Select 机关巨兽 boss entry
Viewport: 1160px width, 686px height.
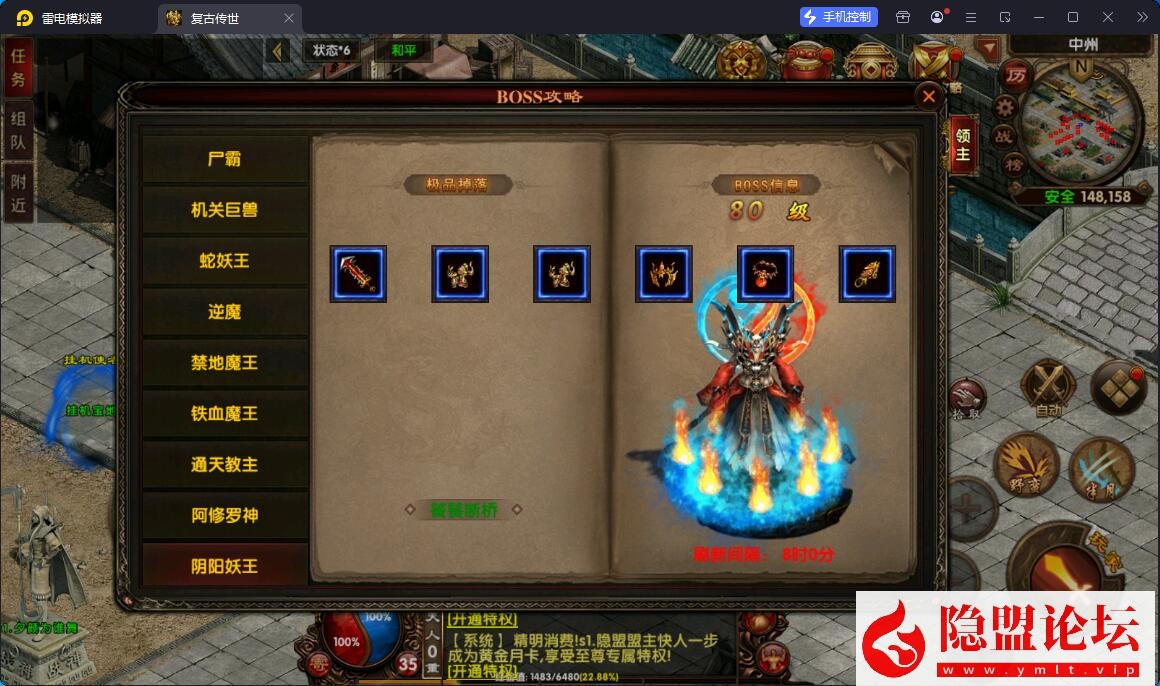point(224,210)
